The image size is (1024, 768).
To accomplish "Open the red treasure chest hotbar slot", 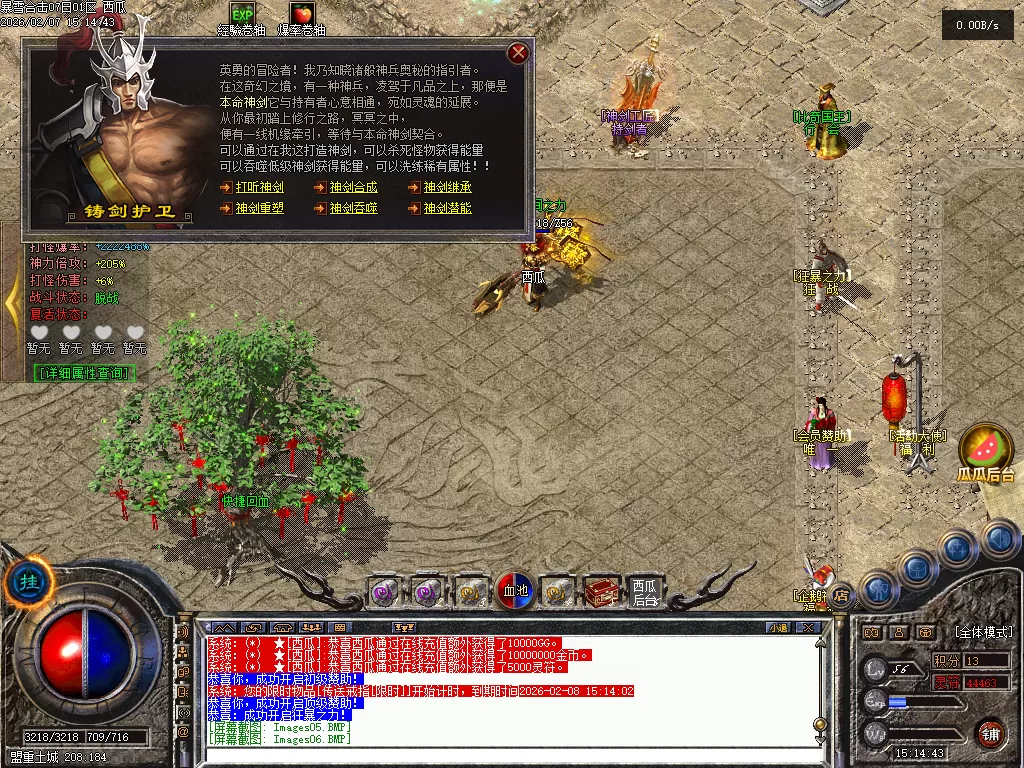I will [601, 592].
